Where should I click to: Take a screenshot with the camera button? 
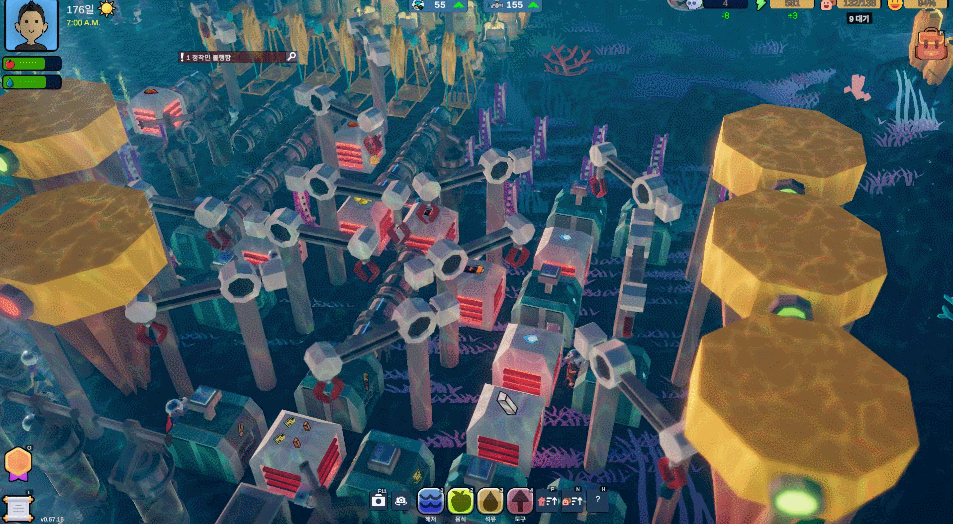(379, 500)
